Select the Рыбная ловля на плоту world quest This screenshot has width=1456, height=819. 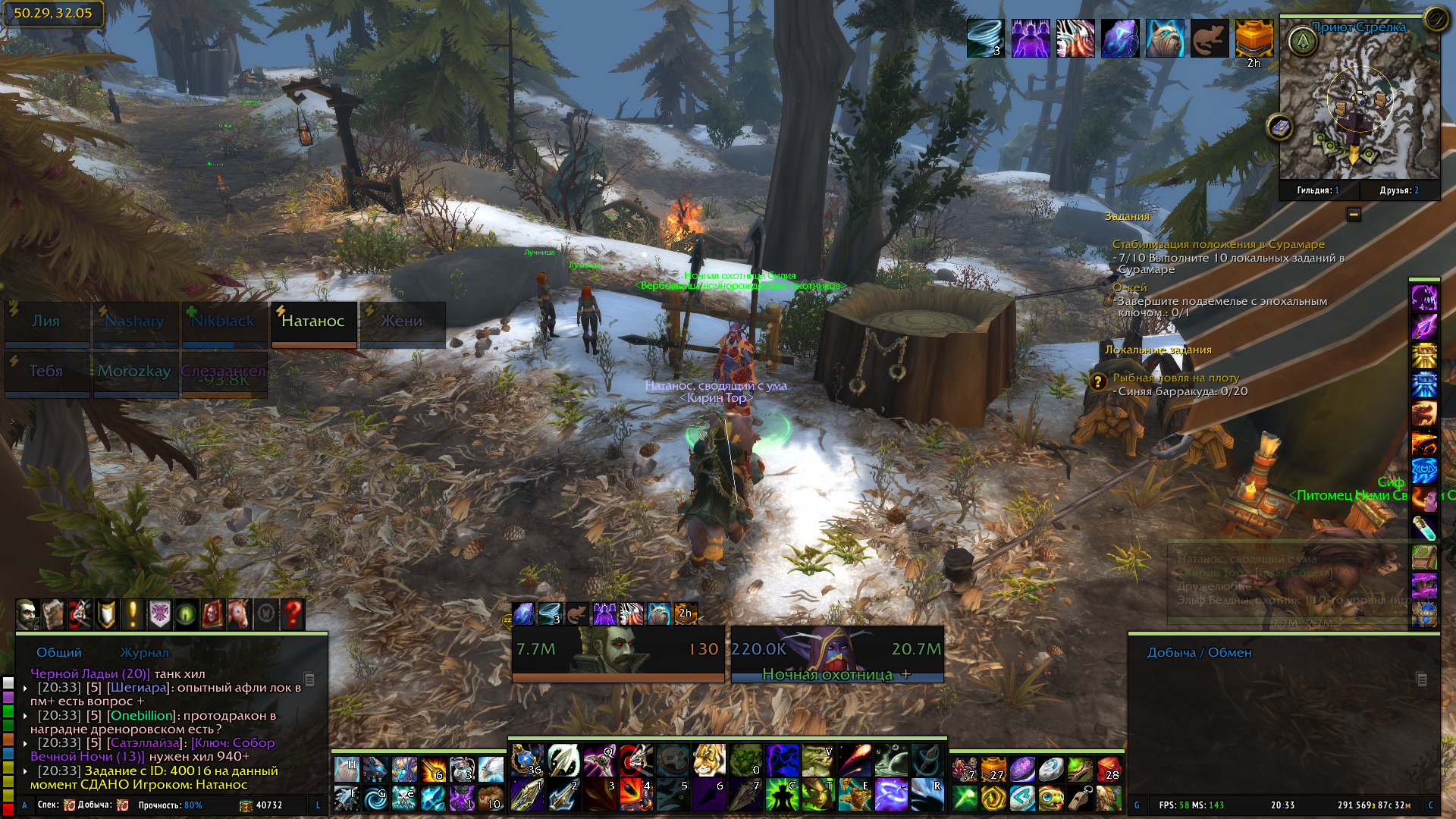pos(1175,378)
